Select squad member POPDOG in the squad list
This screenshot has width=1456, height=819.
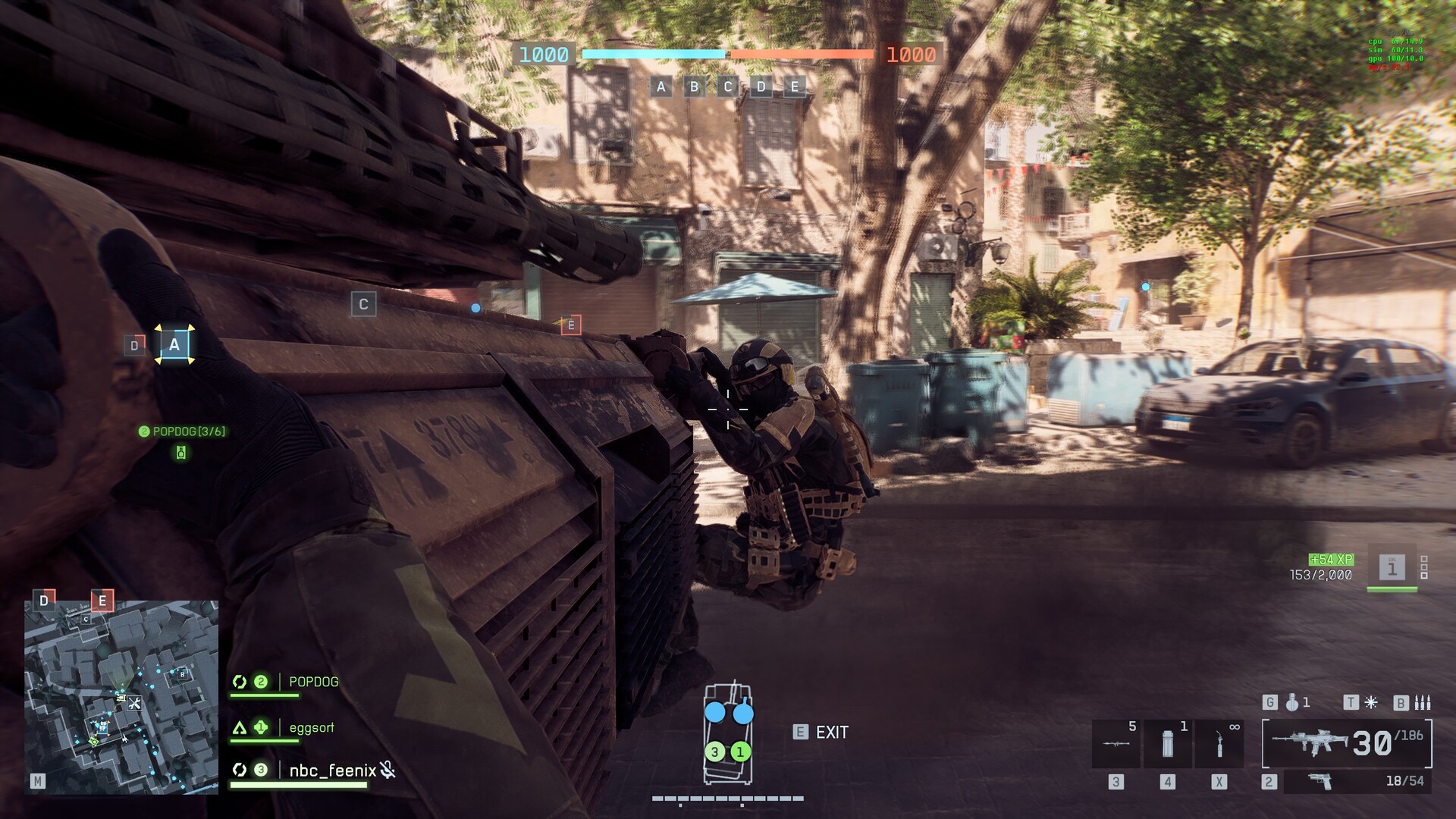pyautogui.click(x=313, y=682)
